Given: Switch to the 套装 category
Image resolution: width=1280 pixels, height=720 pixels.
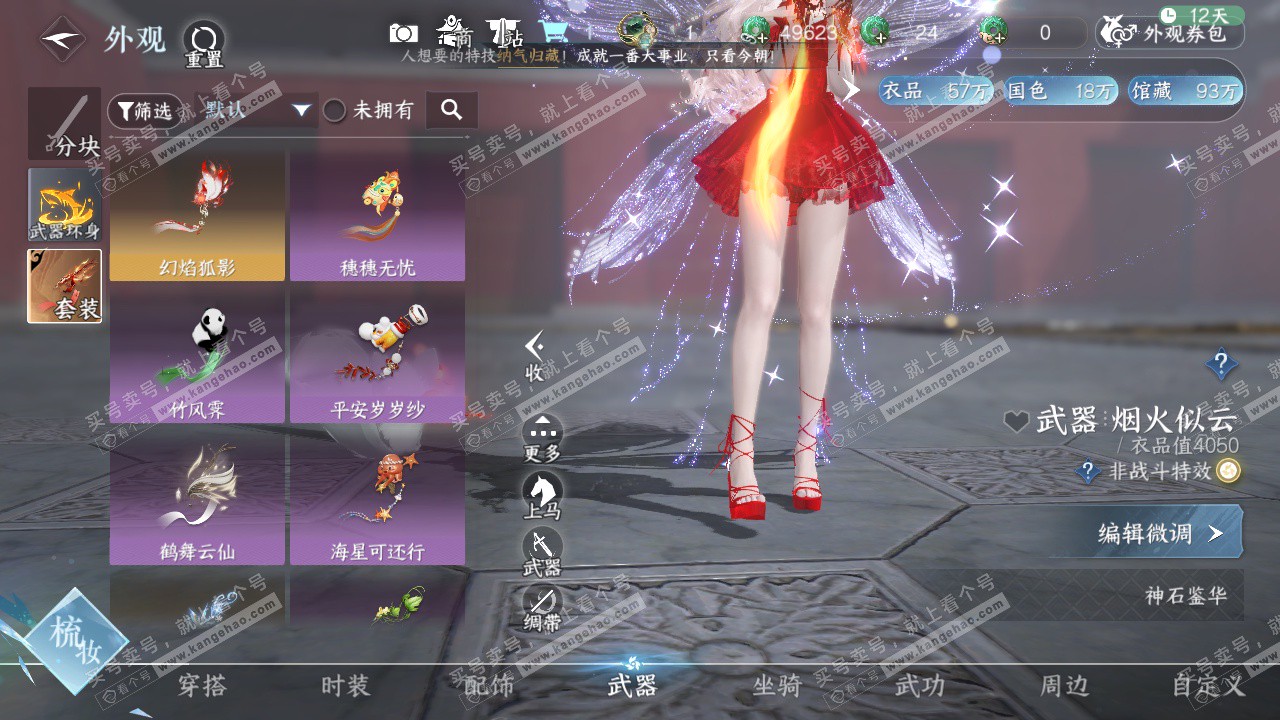Looking at the screenshot, I should pyautogui.click(x=64, y=286).
